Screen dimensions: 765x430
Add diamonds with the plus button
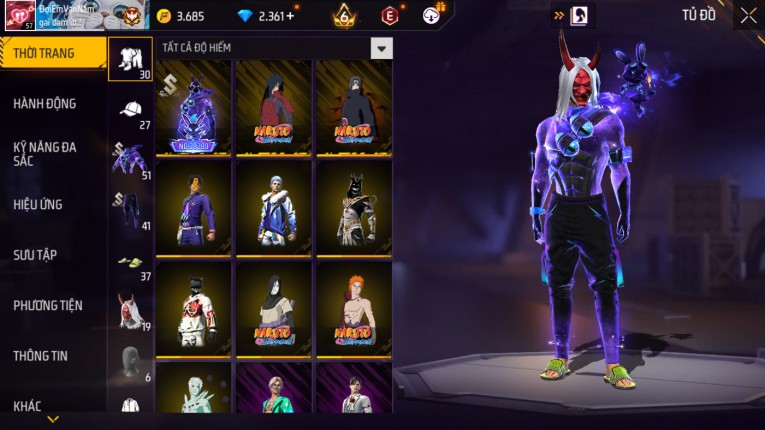point(290,16)
